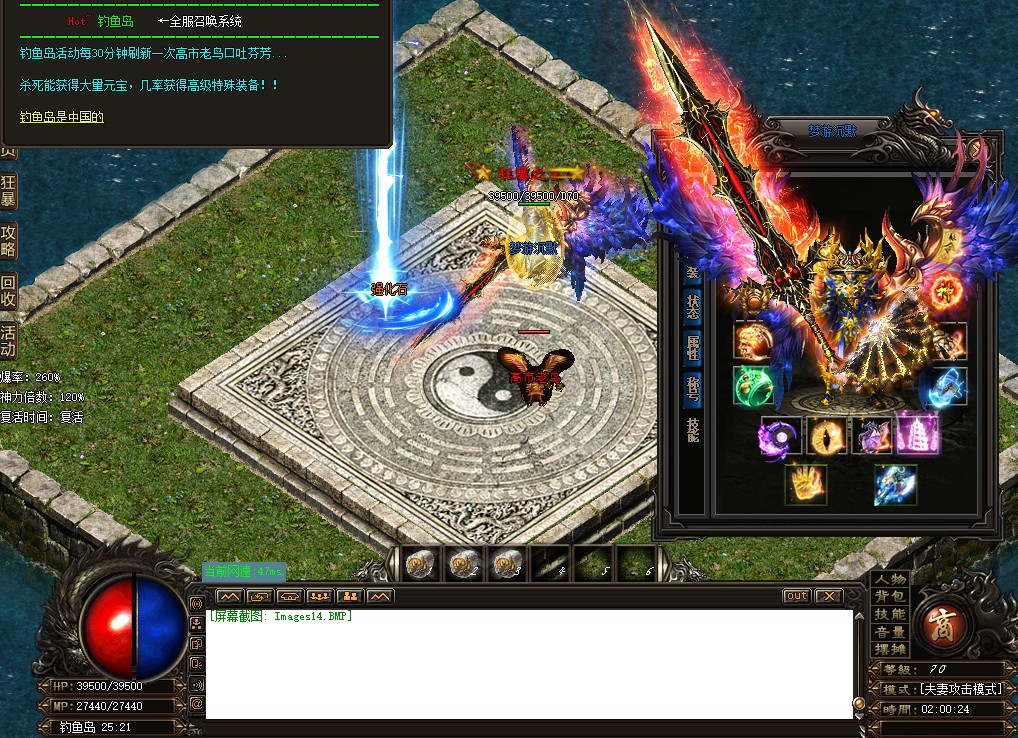1018x738 pixels.
Task: Select the green ring equipment slot
Action: point(752,386)
